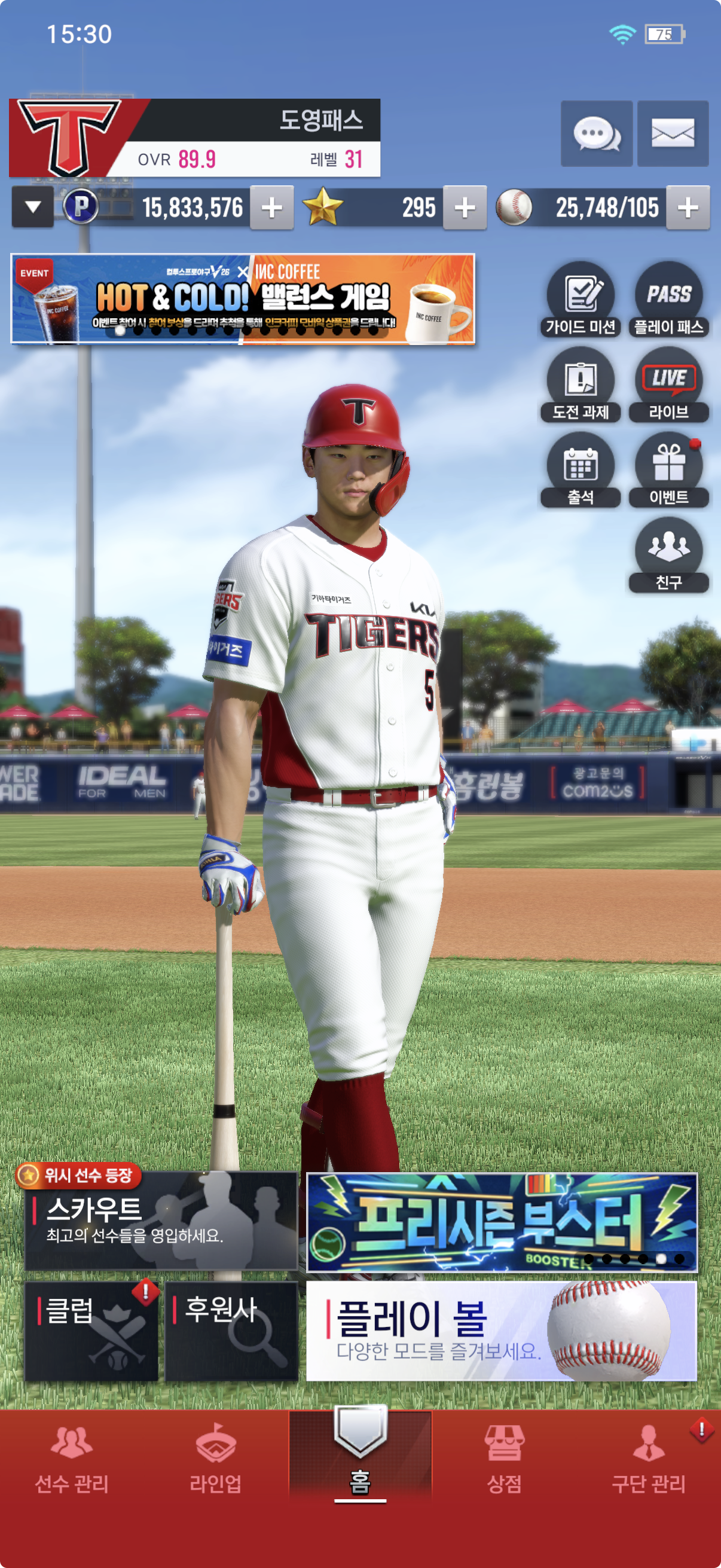Open the chat speech bubble icon

596,133
